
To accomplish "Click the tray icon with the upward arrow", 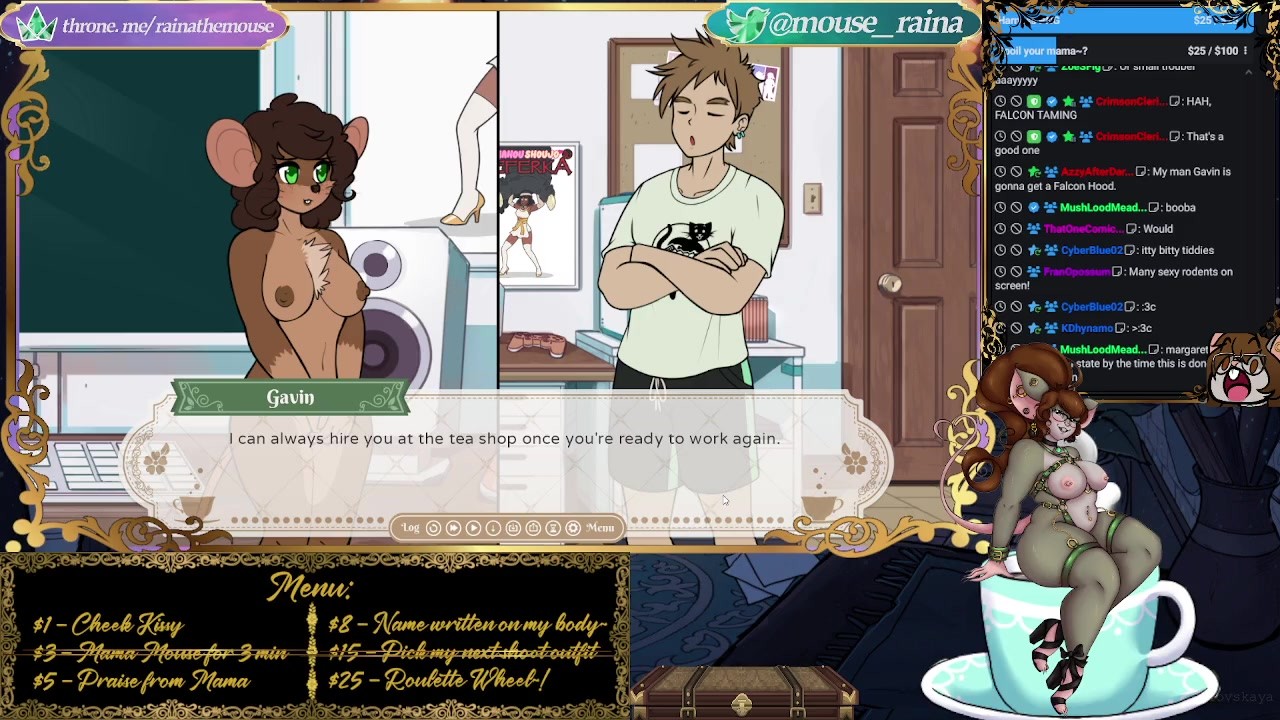I will (x=533, y=528).
